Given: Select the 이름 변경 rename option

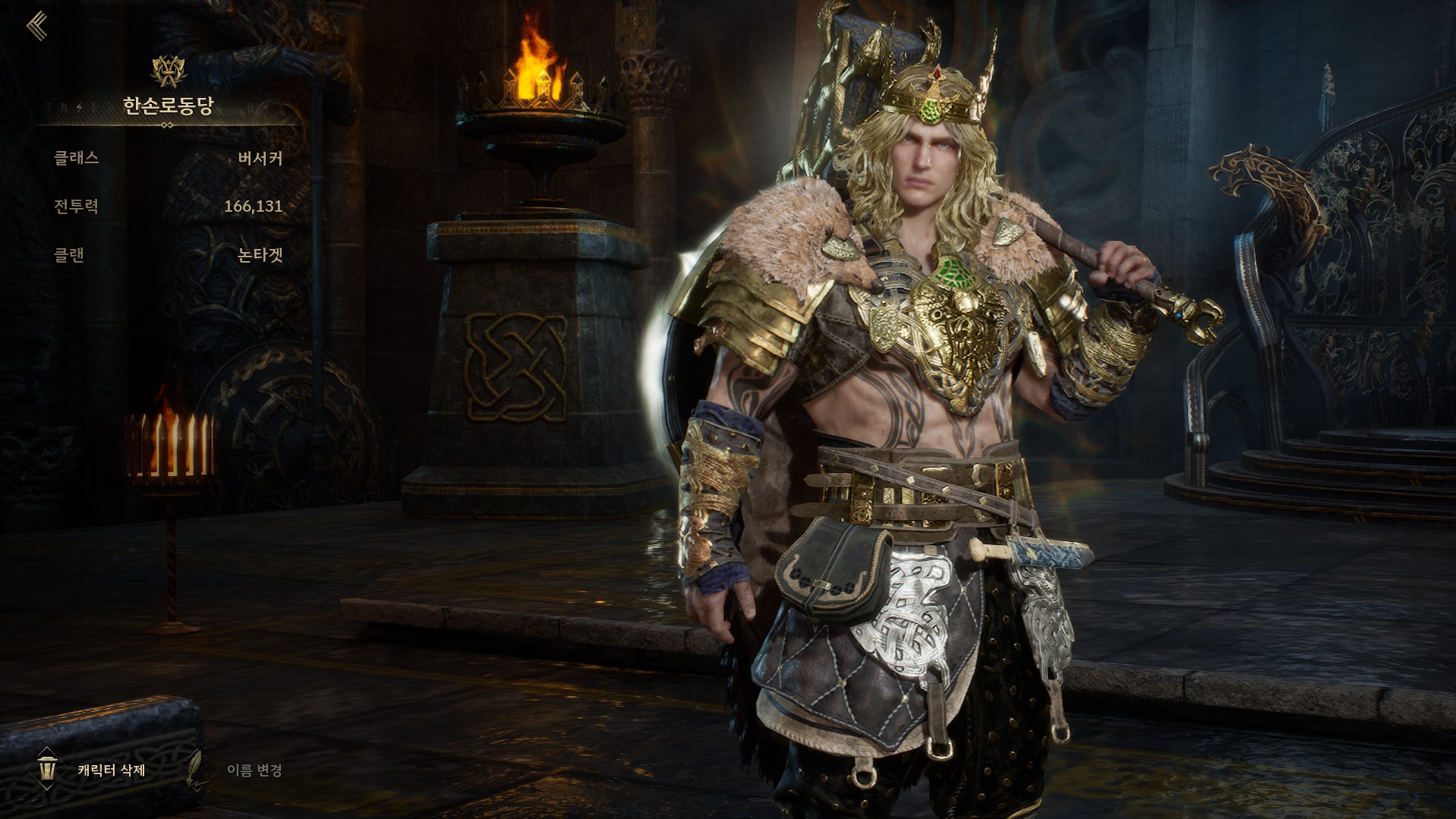Looking at the screenshot, I should tap(254, 770).
